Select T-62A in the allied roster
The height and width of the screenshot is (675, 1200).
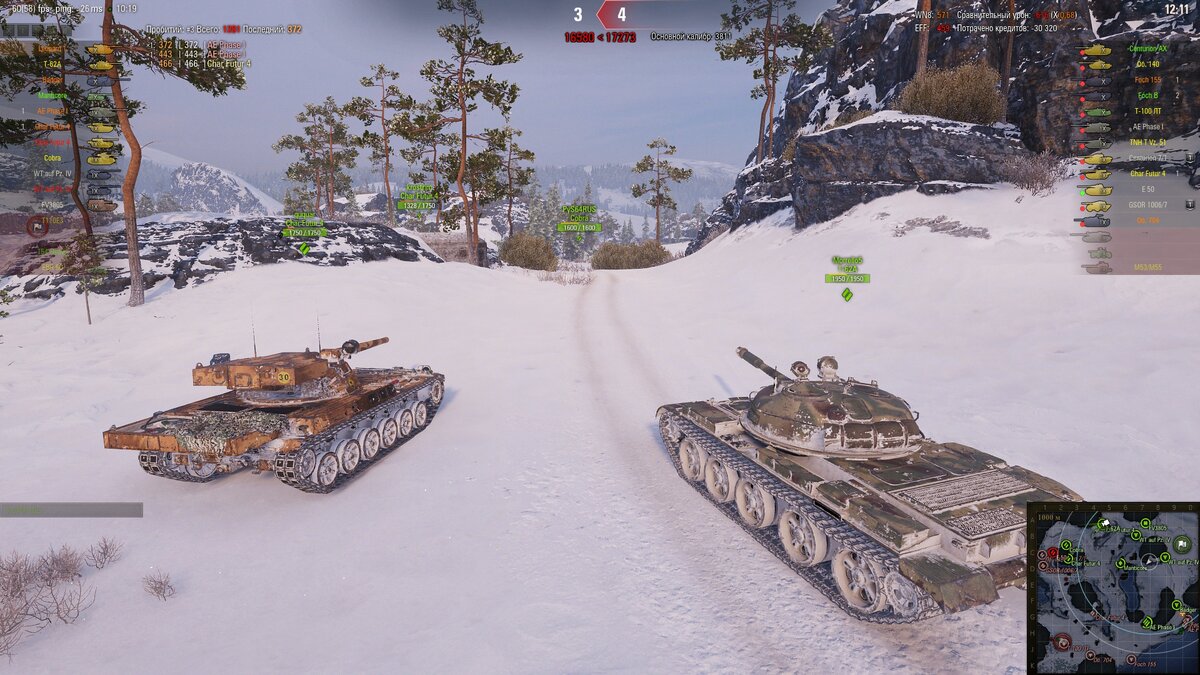pos(52,64)
